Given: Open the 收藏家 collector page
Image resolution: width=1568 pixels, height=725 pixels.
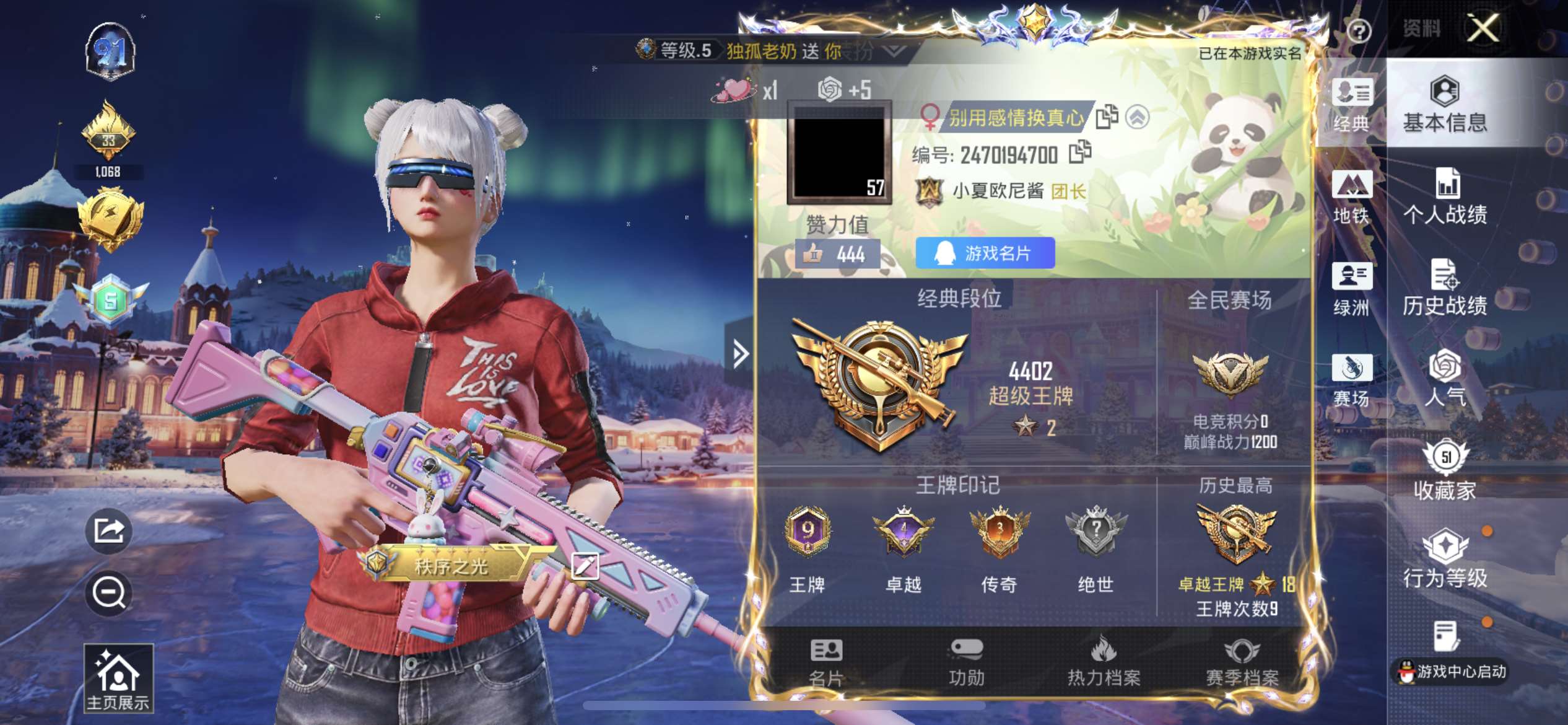Looking at the screenshot, I should (1445, 471).
